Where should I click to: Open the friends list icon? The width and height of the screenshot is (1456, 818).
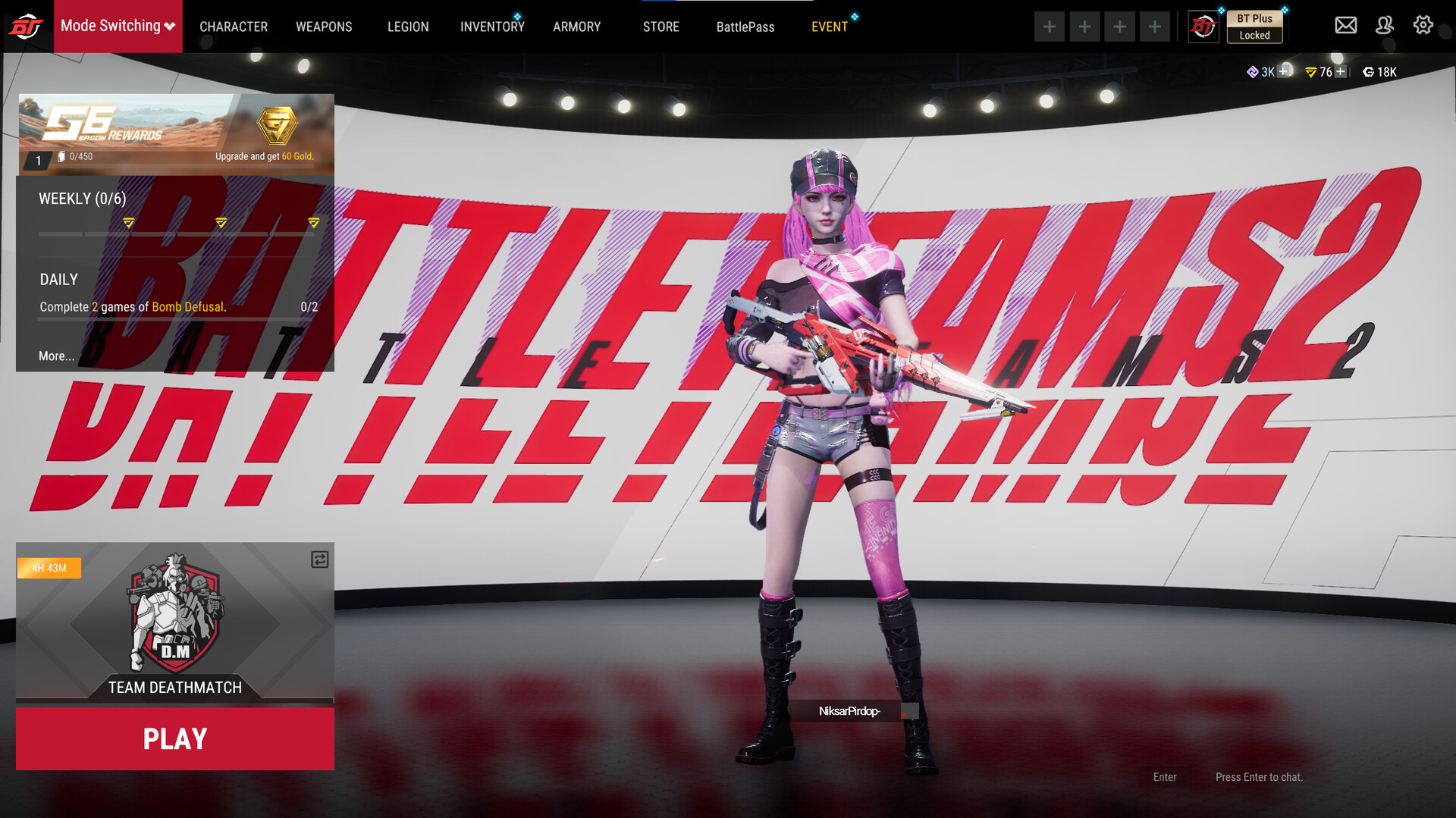1385,25
